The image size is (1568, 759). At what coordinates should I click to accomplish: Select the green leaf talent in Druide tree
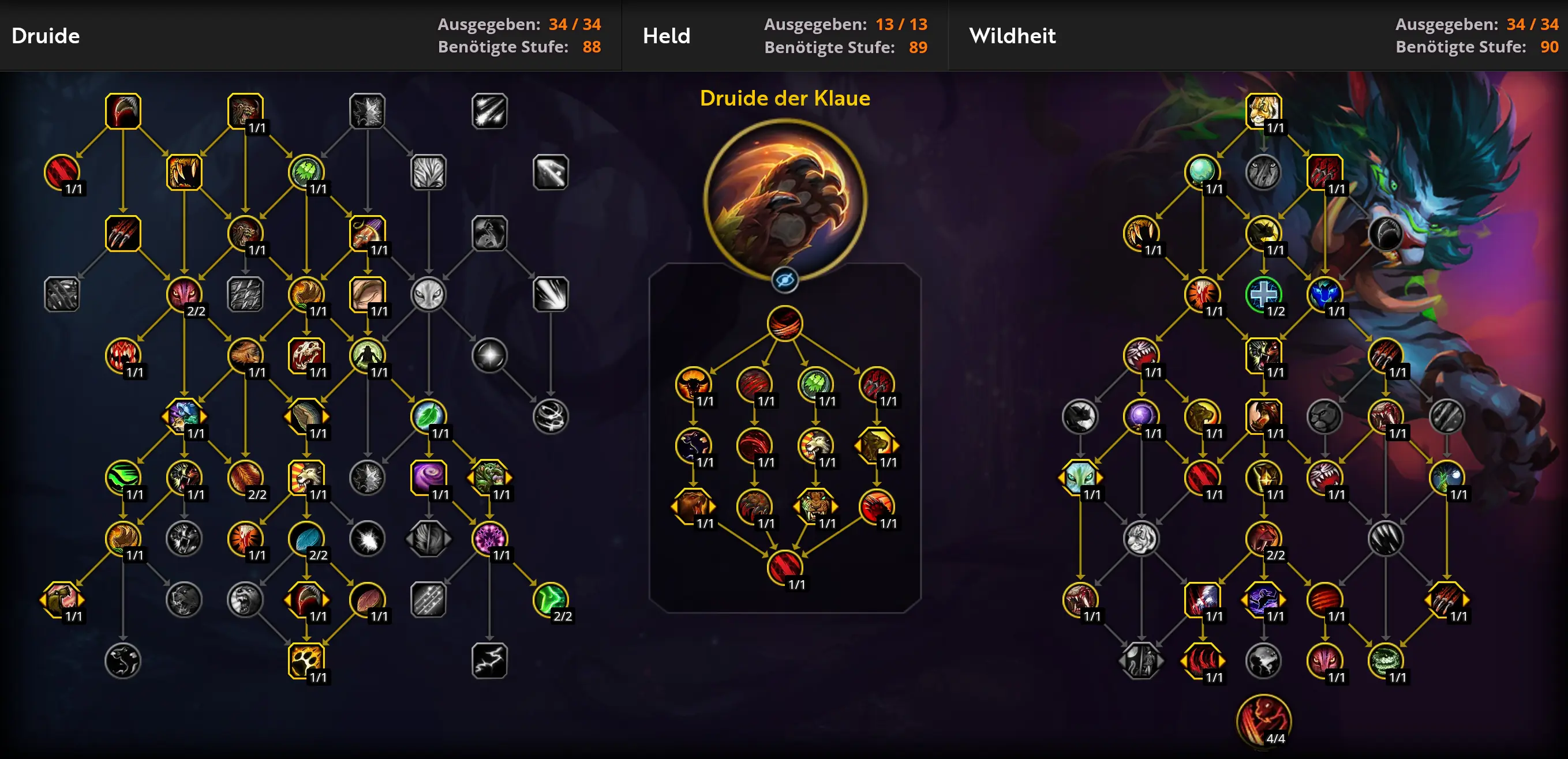point(428,416)
